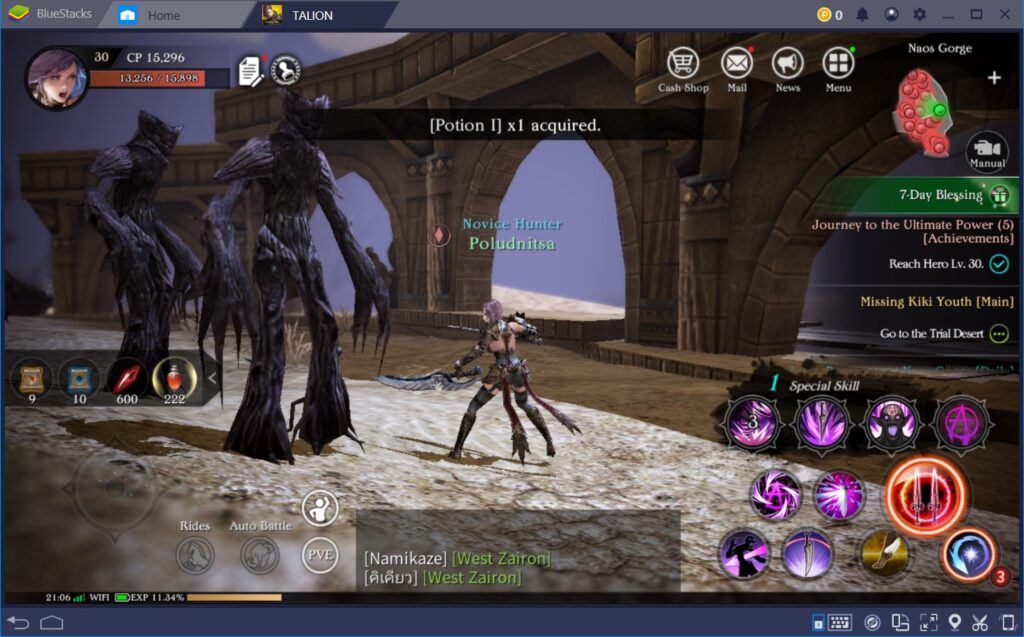This screenshot has height=637, width=1024.
Task: Open the main Menu grid
Action: (838, 64)
